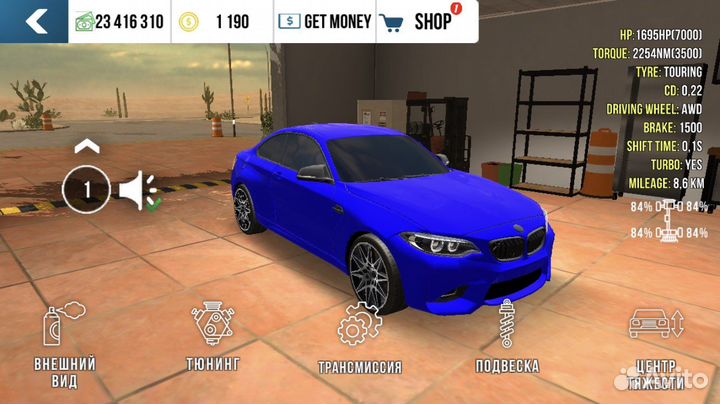
Task: Open Центр тяжести car balance menu
Action: (655, 346)
